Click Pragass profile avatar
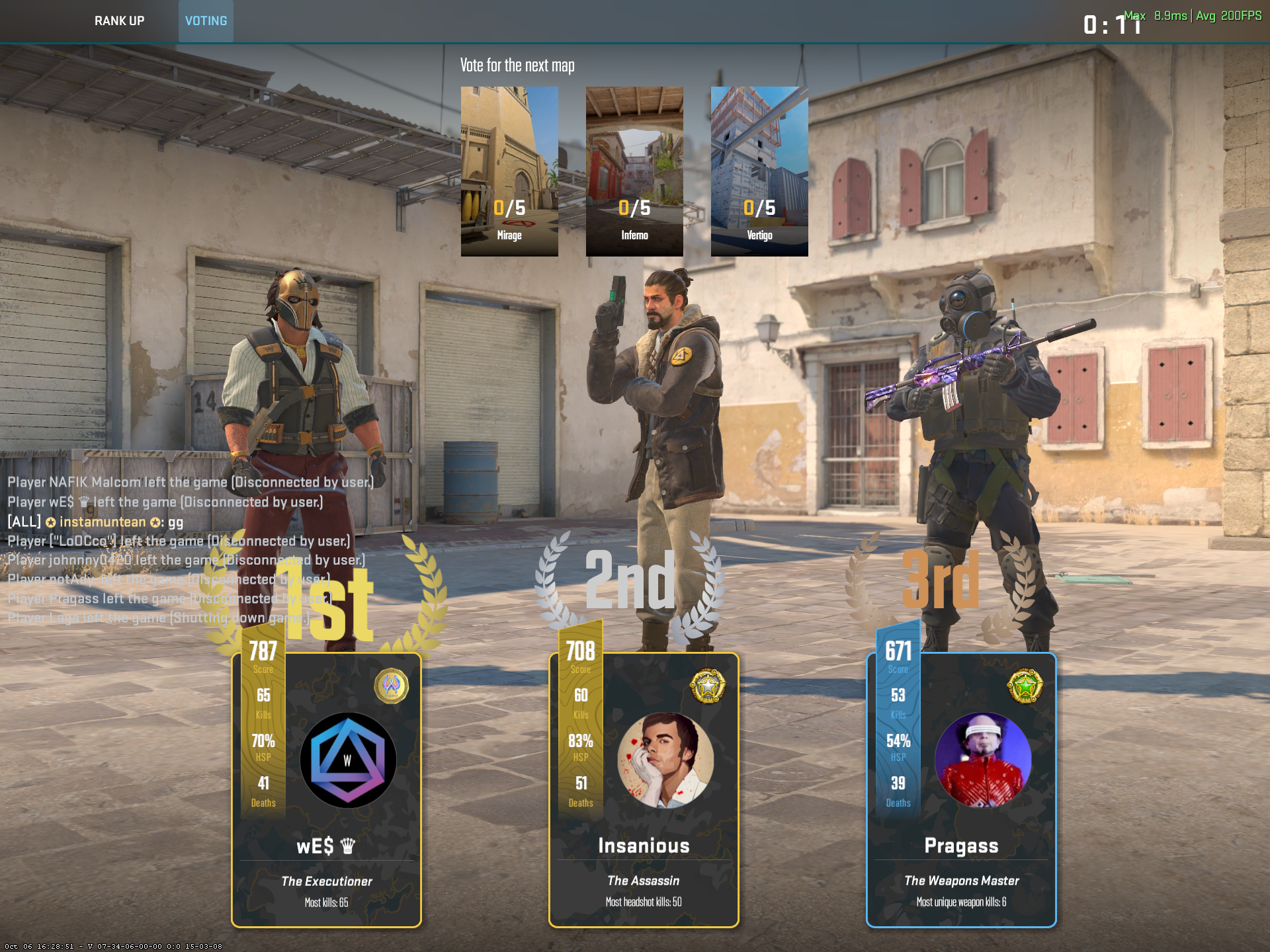 click(982, 760)
